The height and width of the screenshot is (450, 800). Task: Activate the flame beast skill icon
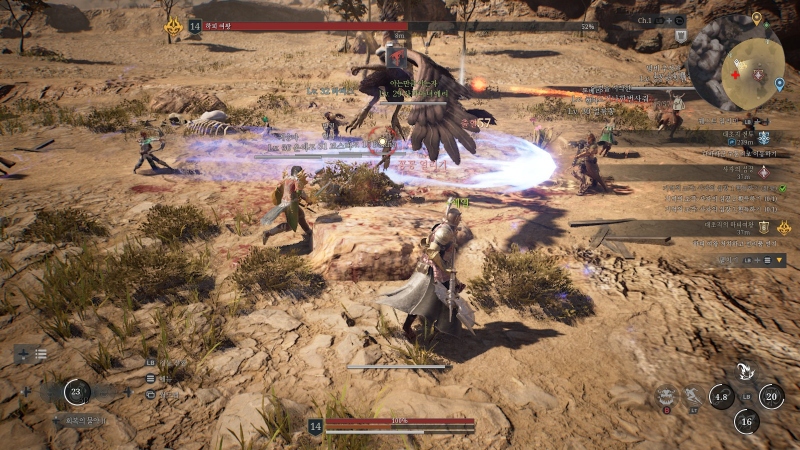tap(745, 373)
